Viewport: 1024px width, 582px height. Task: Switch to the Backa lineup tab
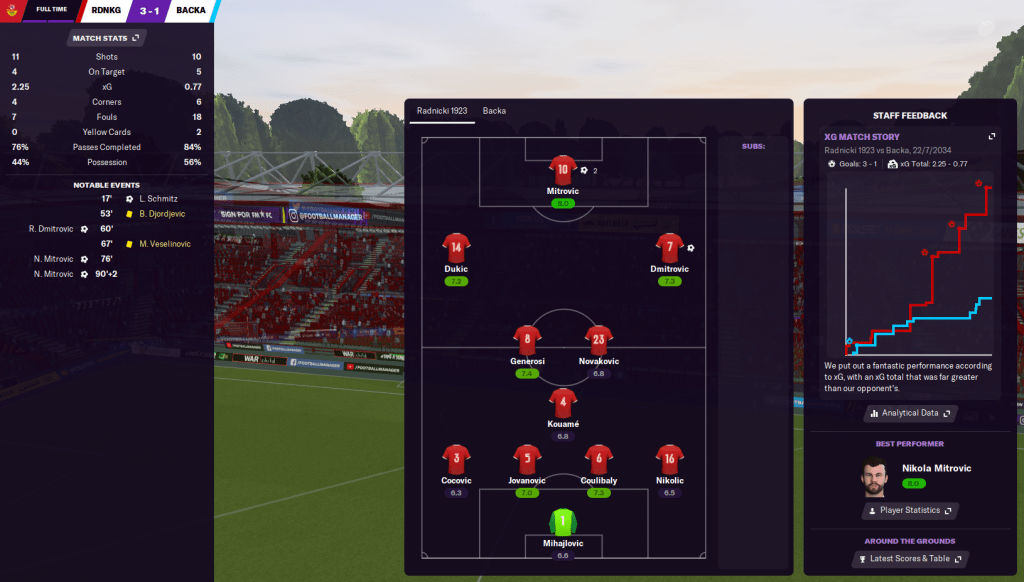pyautogui.click(x=494, y=110)
